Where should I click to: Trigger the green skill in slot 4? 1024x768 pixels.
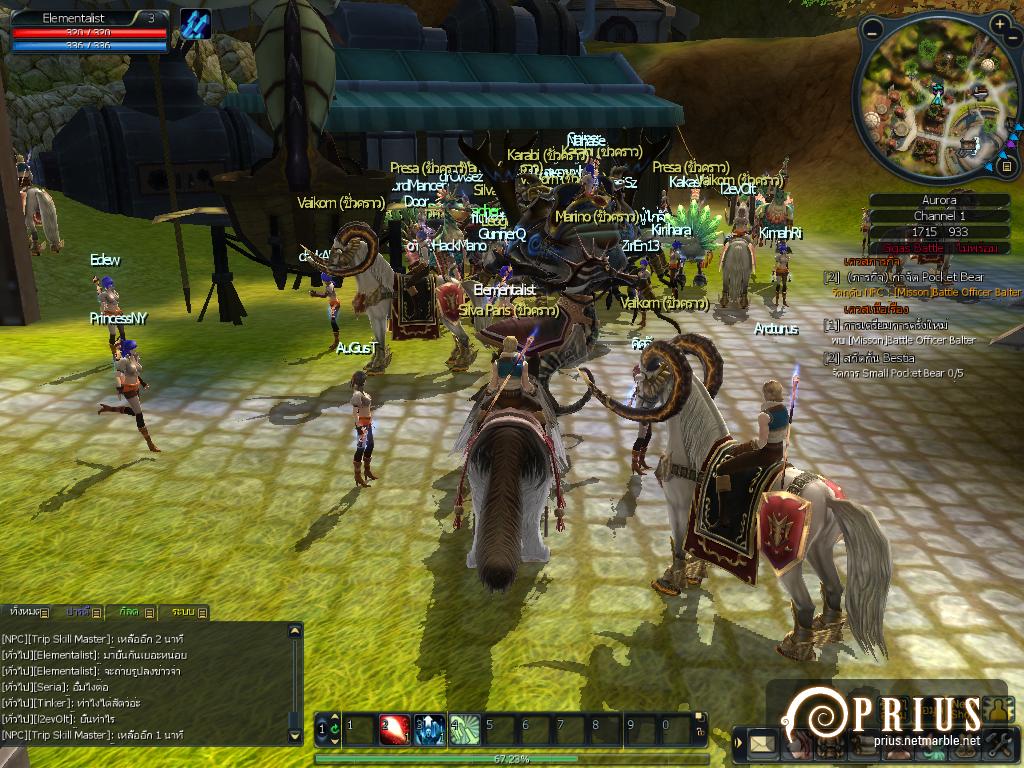464,729
